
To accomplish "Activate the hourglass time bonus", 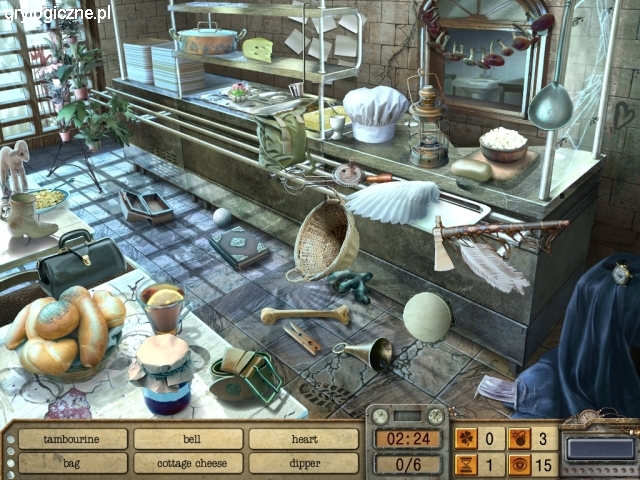I will [x=466, y=463].
